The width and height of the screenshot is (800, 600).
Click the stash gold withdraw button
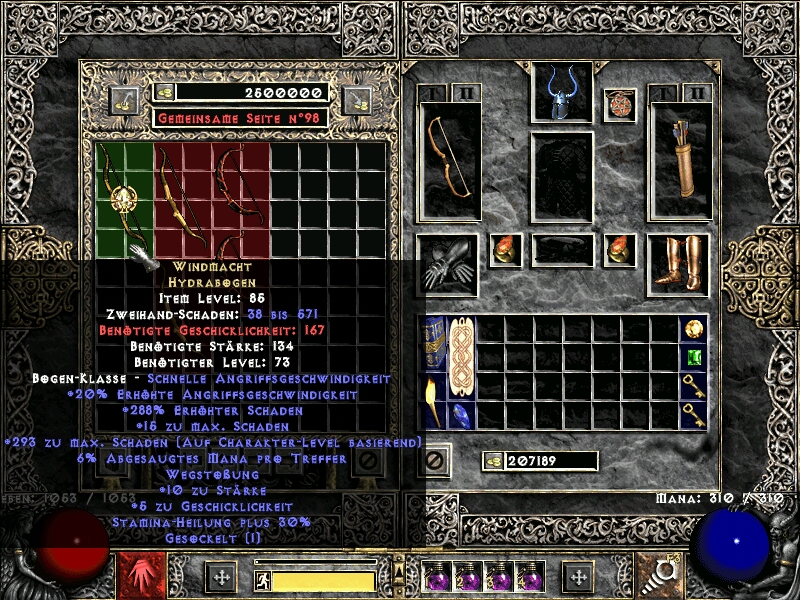coord(357,98)
